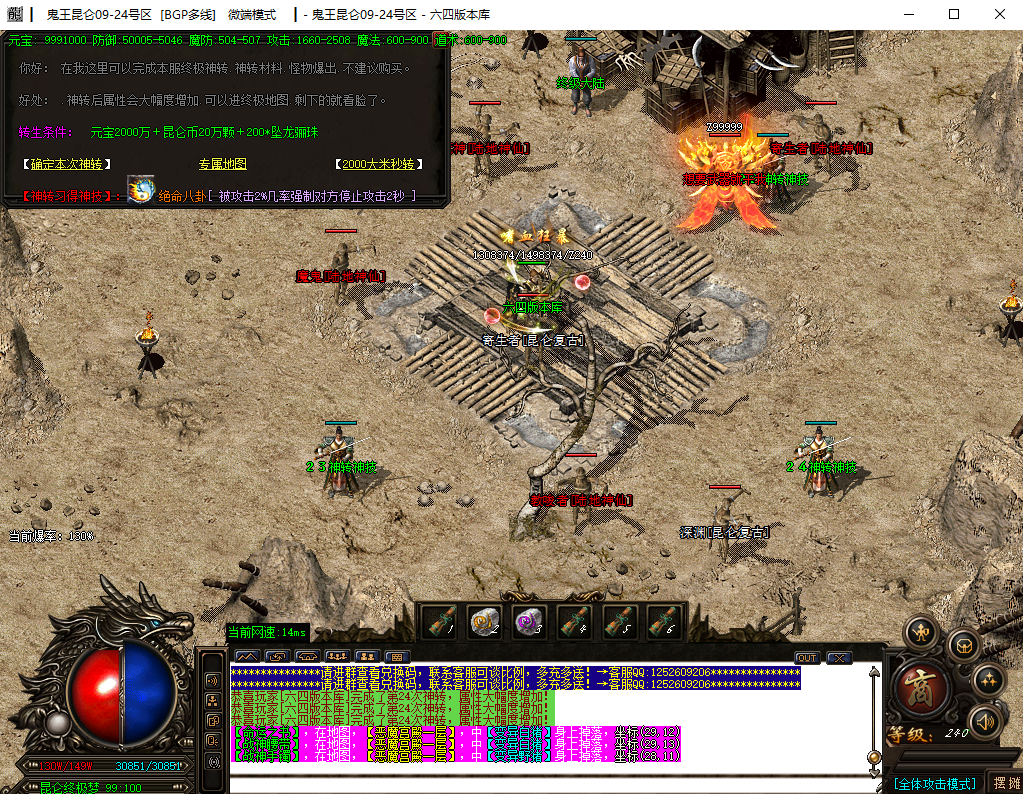Choose the 2000大米秒转 instant rebirth option
This screenshot has width=1023, height=794.
376,164
